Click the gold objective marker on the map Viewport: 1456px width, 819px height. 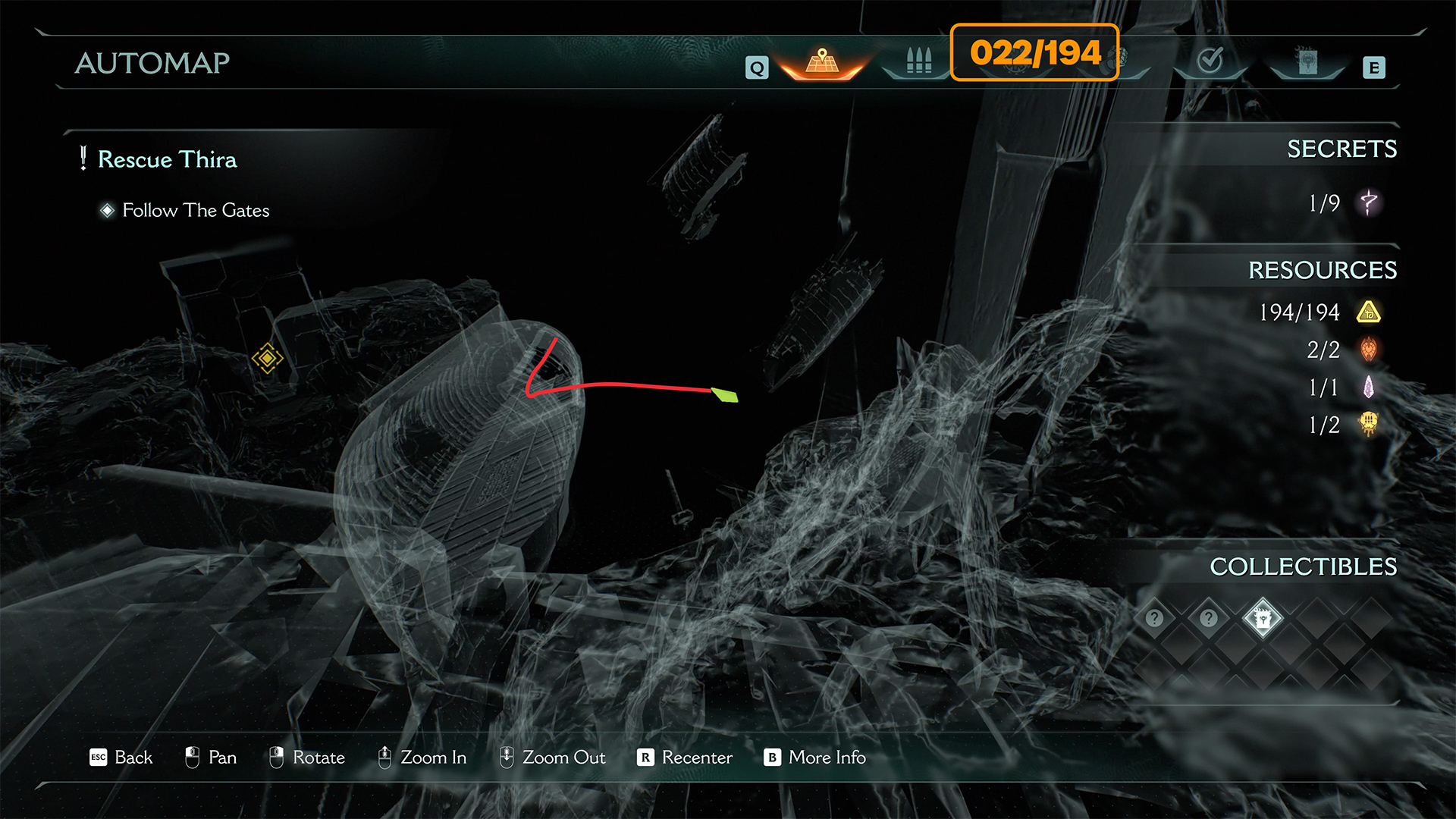click(267, 358)
